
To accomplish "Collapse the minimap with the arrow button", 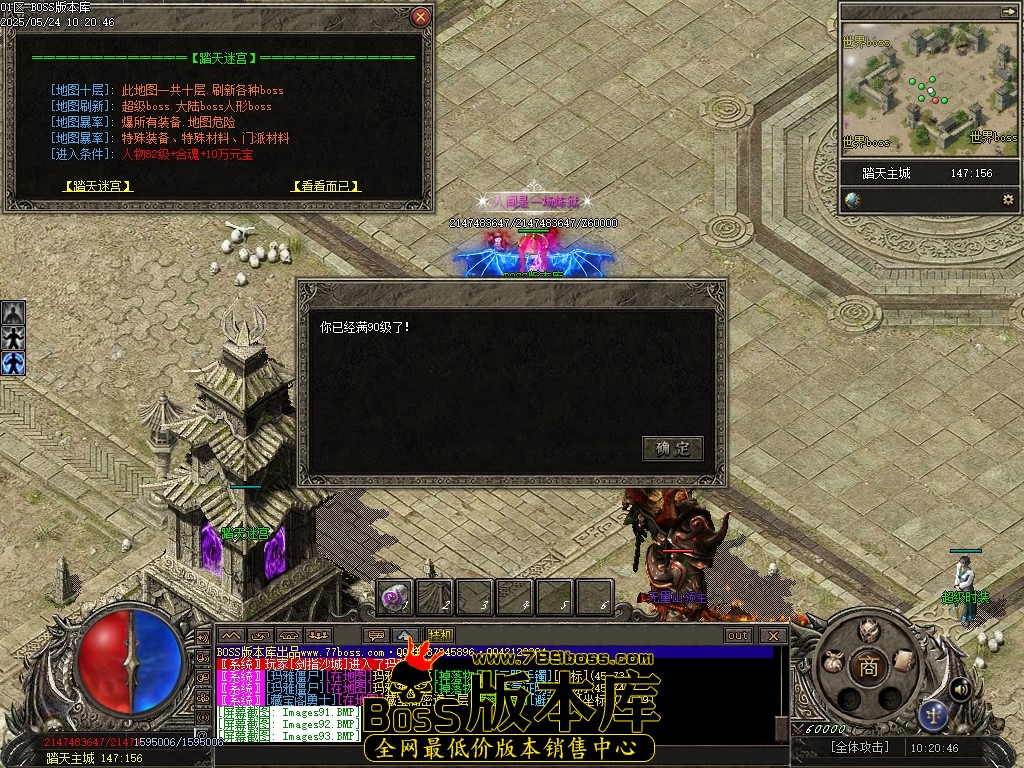I will click(1006, 11).
